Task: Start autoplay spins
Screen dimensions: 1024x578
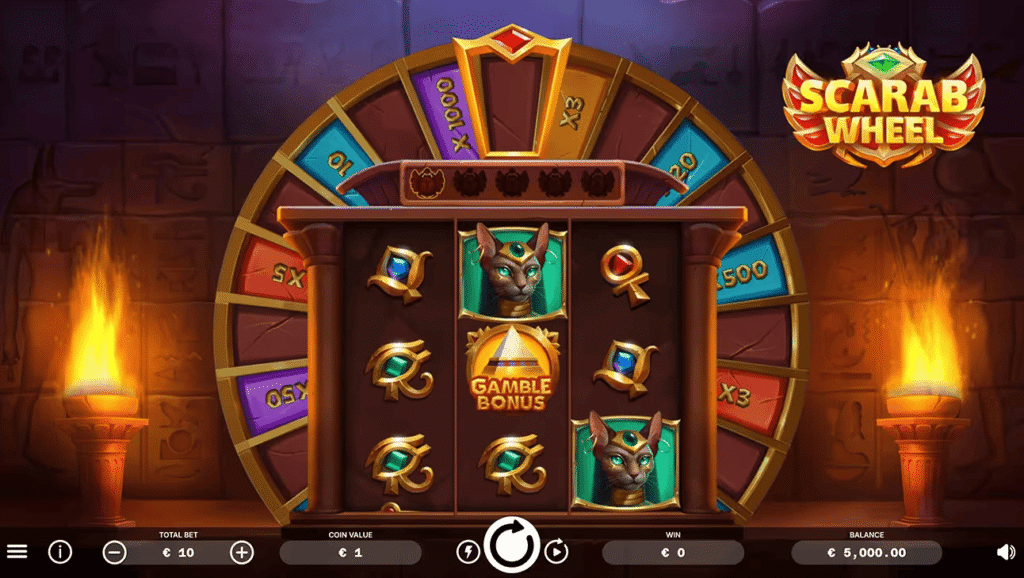Action: tap(557, 551)
